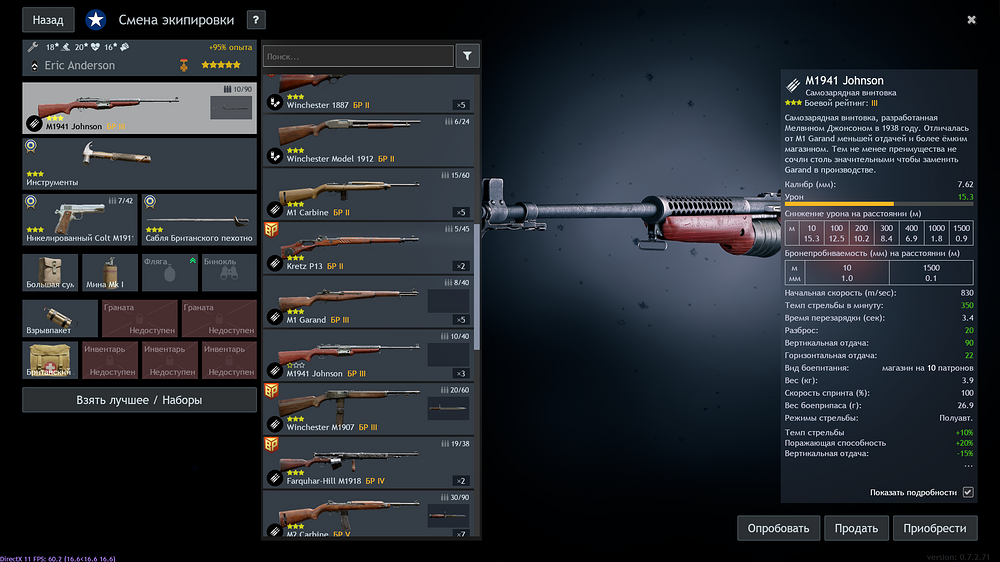Select the British infantry saber slot
Image resolution: width=1000 pixels, height=562 pixels.
(198, 220)
